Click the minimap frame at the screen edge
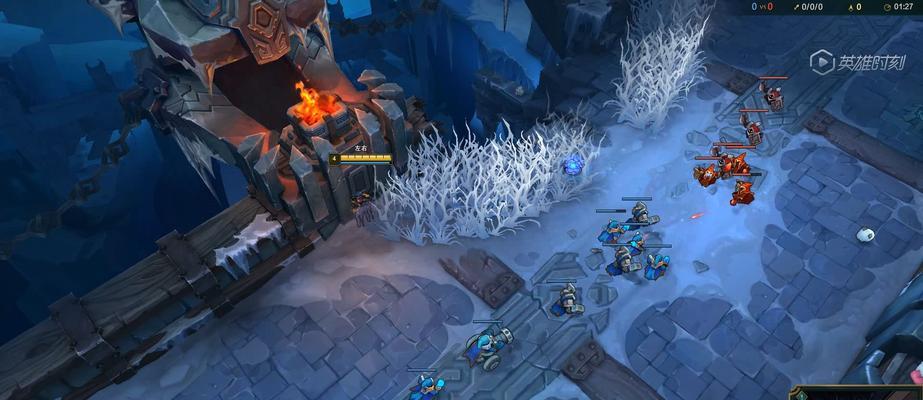The width and height of the screenshot is (923, 400). [x=858, y=393]
